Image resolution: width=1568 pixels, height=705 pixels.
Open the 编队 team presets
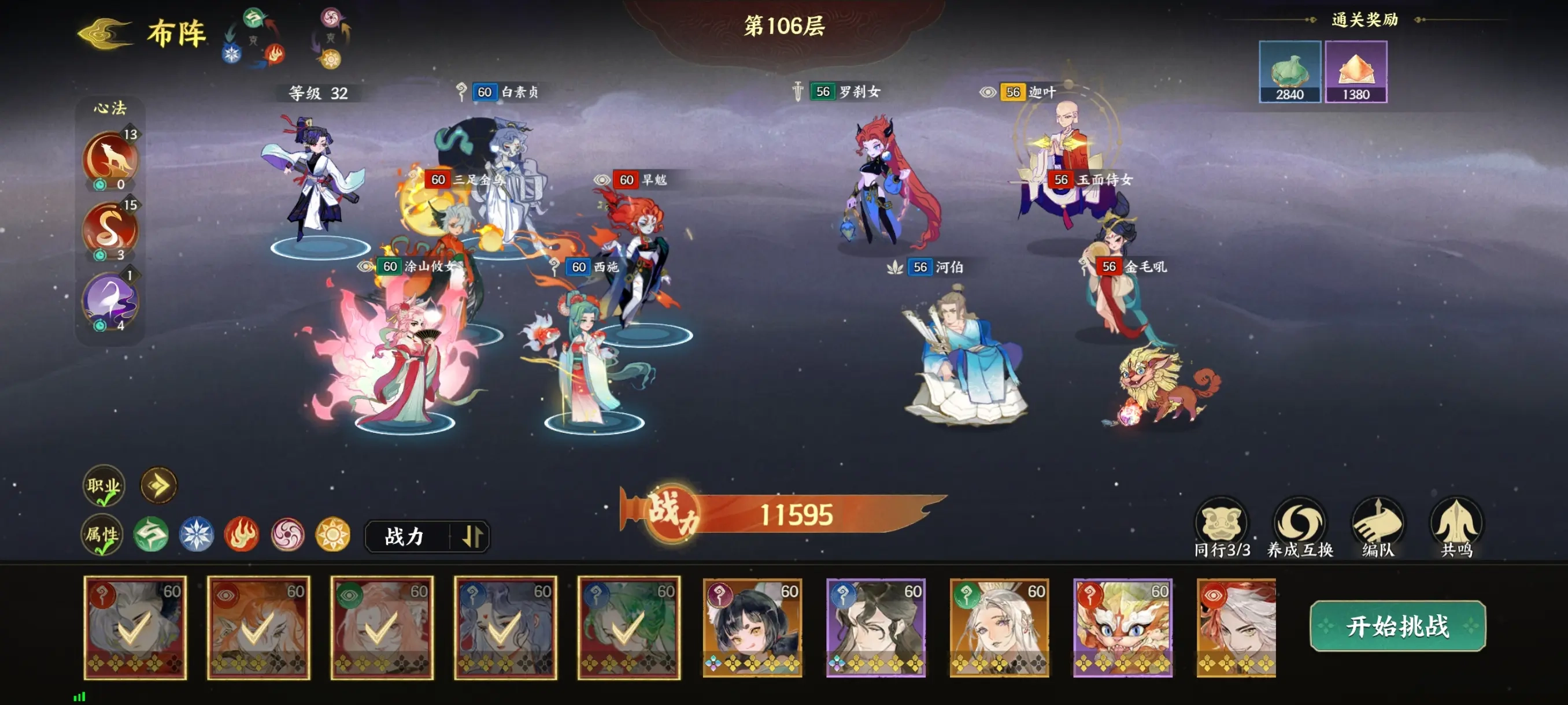coord(1377,528)
